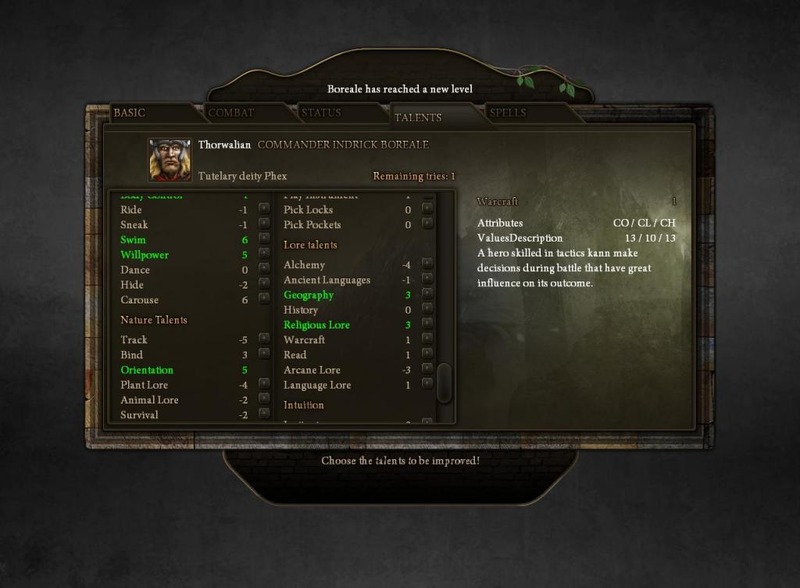This screenshot has width=800, height=588.
Task: Select the Geography talent row
Action: (309, 295)
